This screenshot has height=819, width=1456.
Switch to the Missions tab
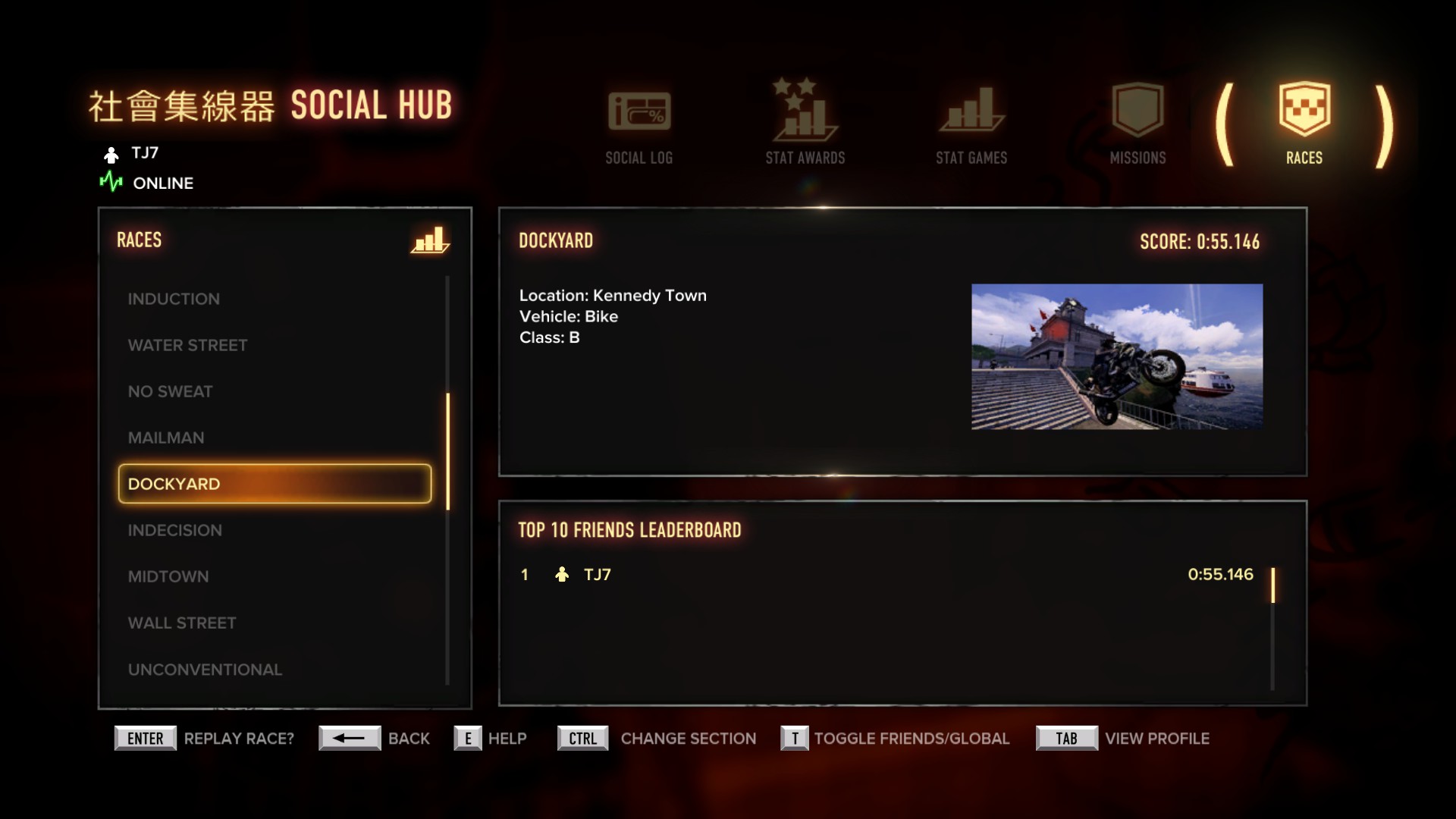[1137, 124]
